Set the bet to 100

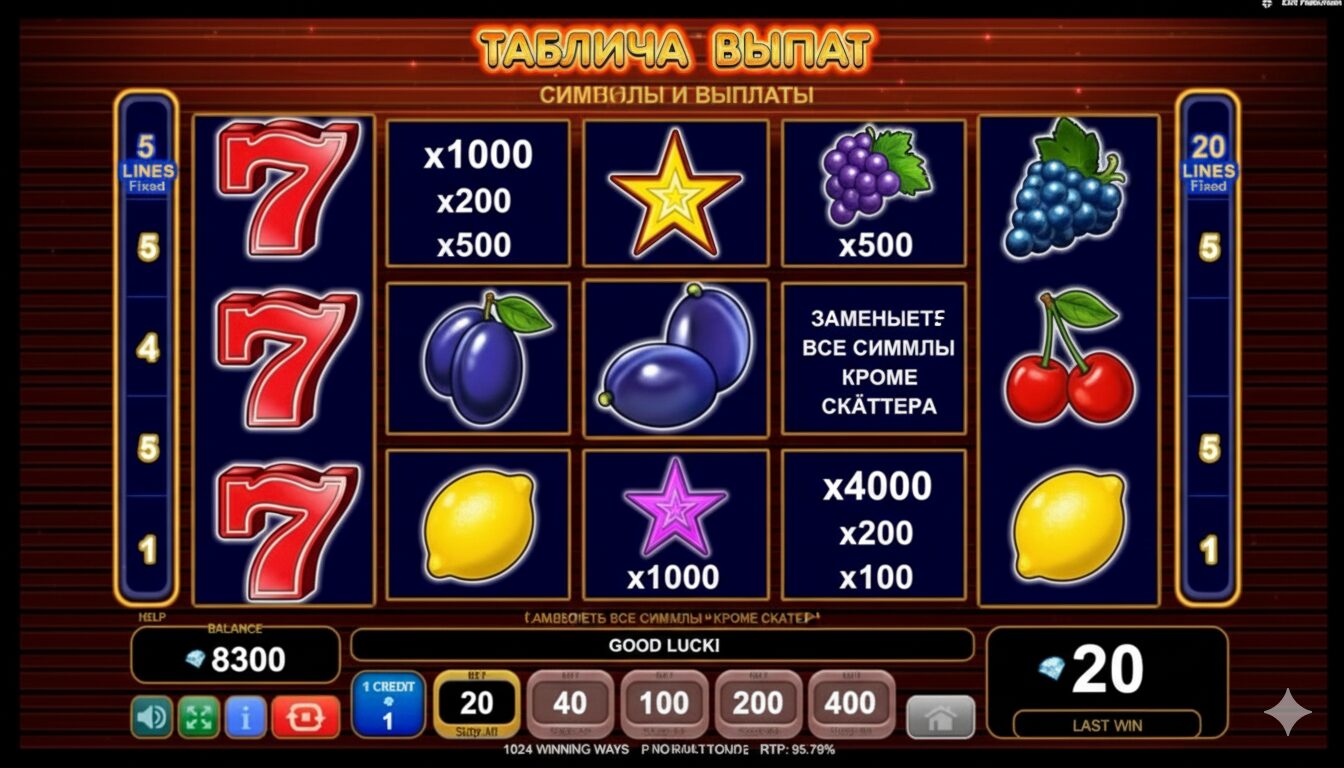[664, 704]
